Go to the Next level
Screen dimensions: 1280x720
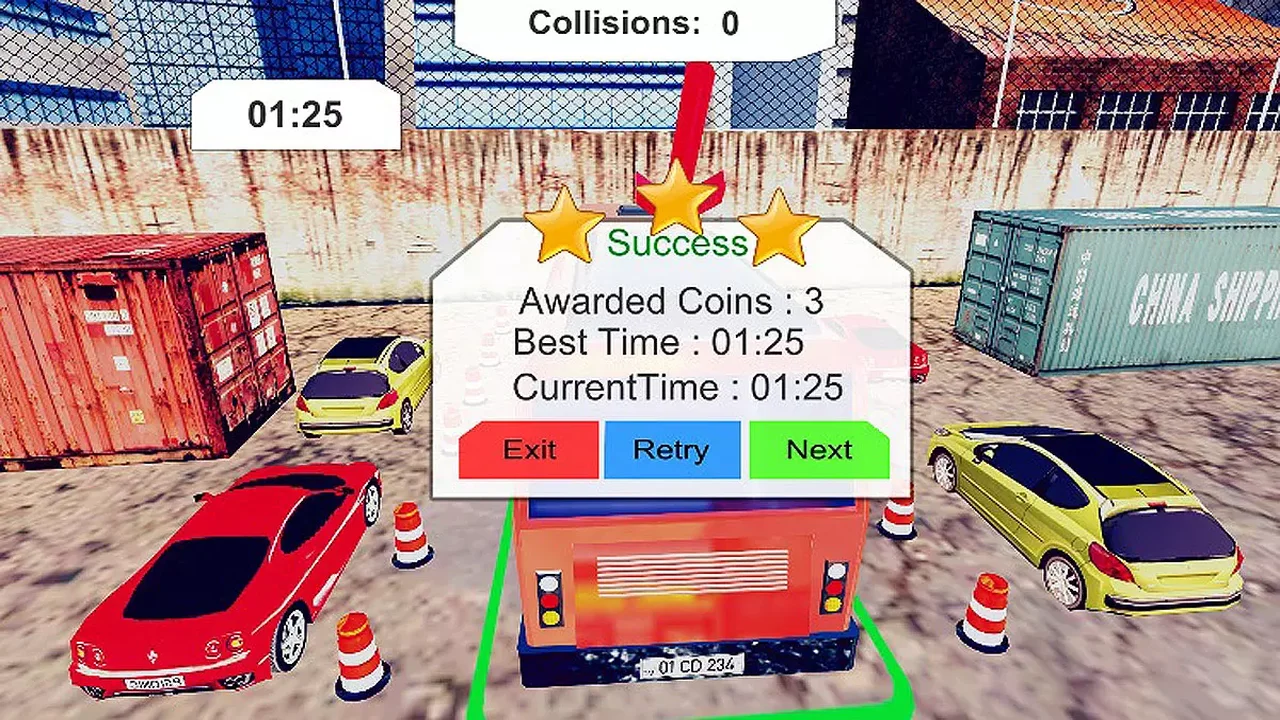(x=818, y=450)
